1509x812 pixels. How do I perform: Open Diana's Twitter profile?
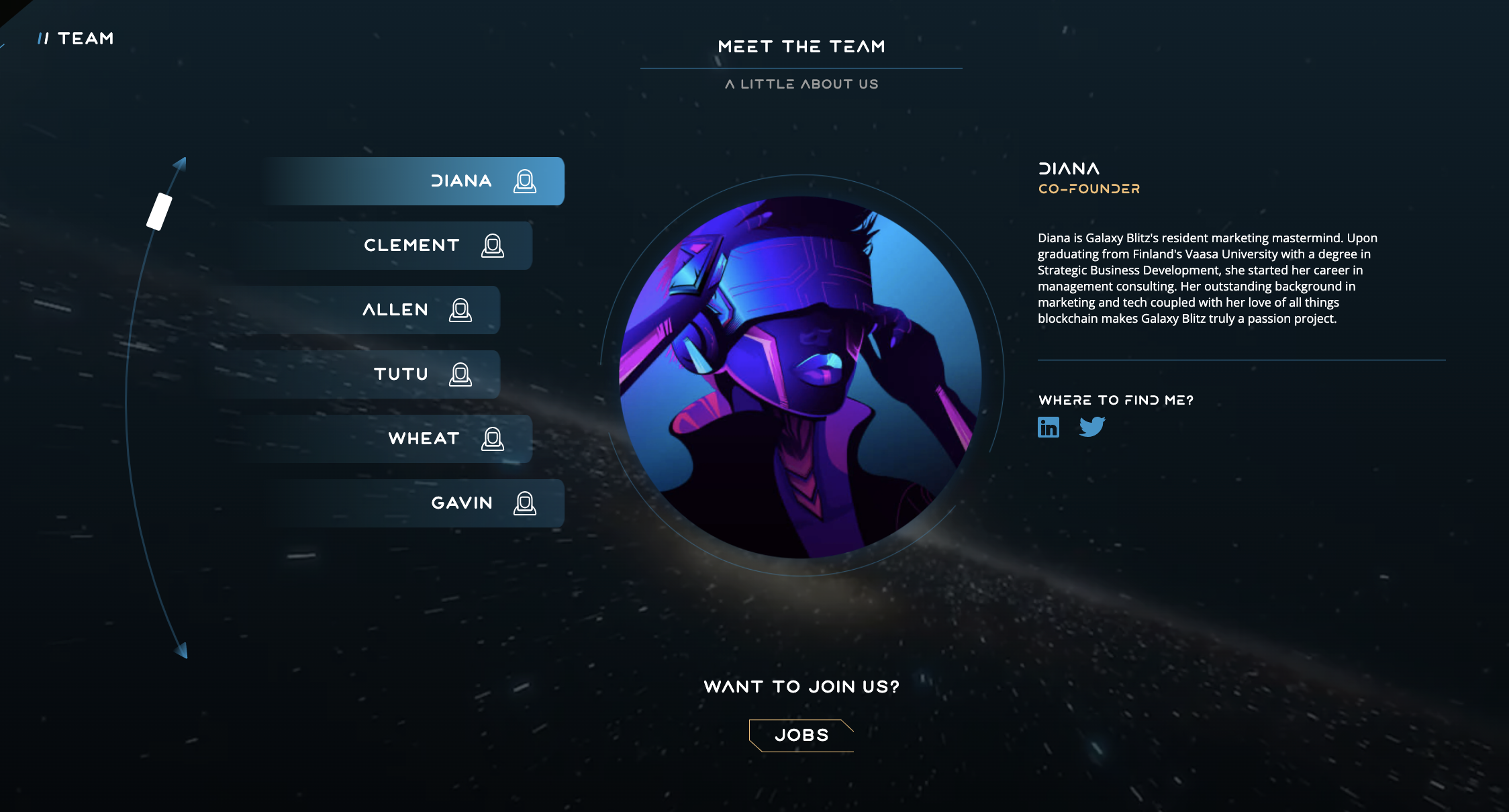1093,426
